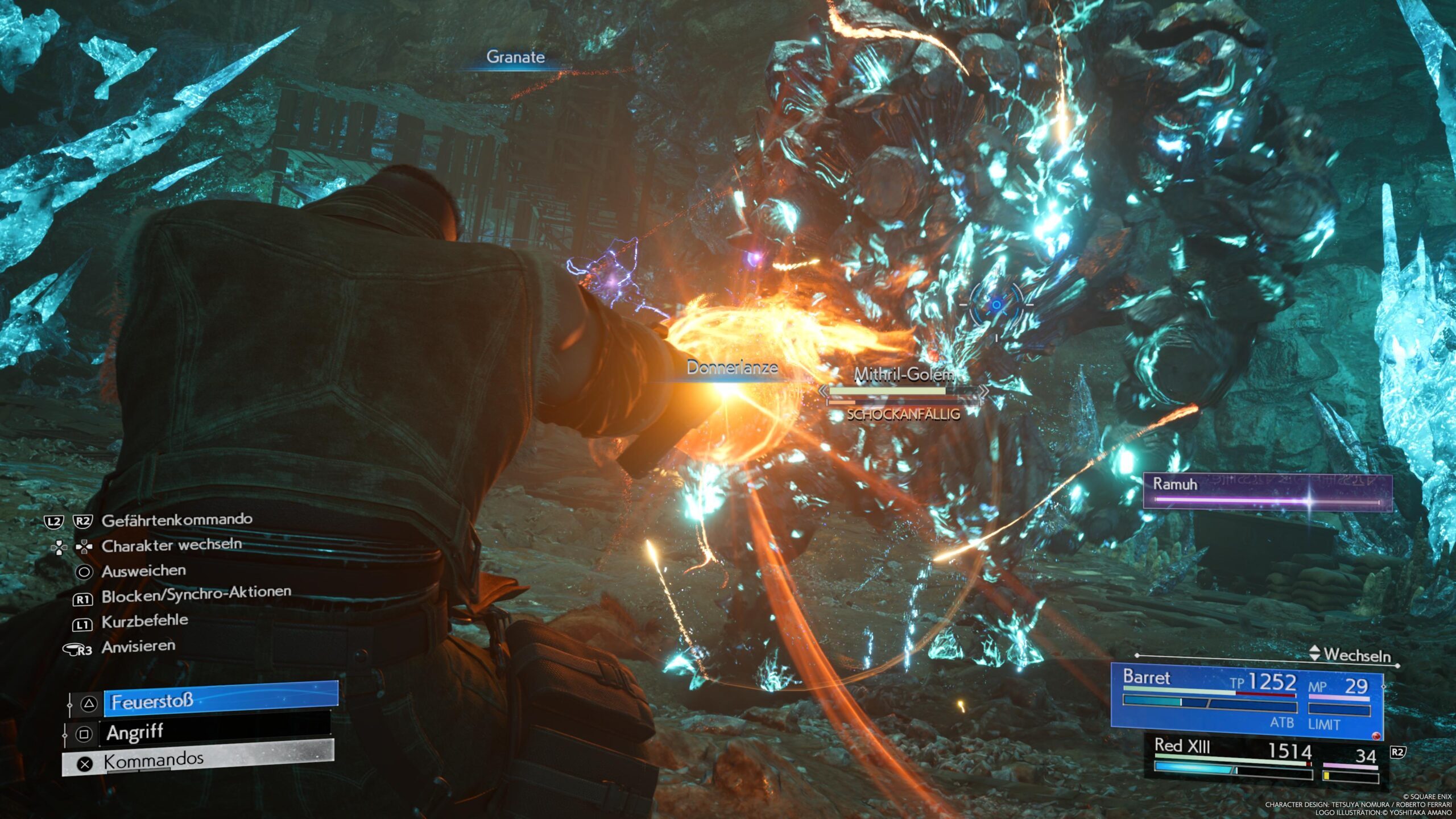This screenshot has height=819, width=1456.
Task: Select the Feuerstoß command
Action: tap(220, 702)
